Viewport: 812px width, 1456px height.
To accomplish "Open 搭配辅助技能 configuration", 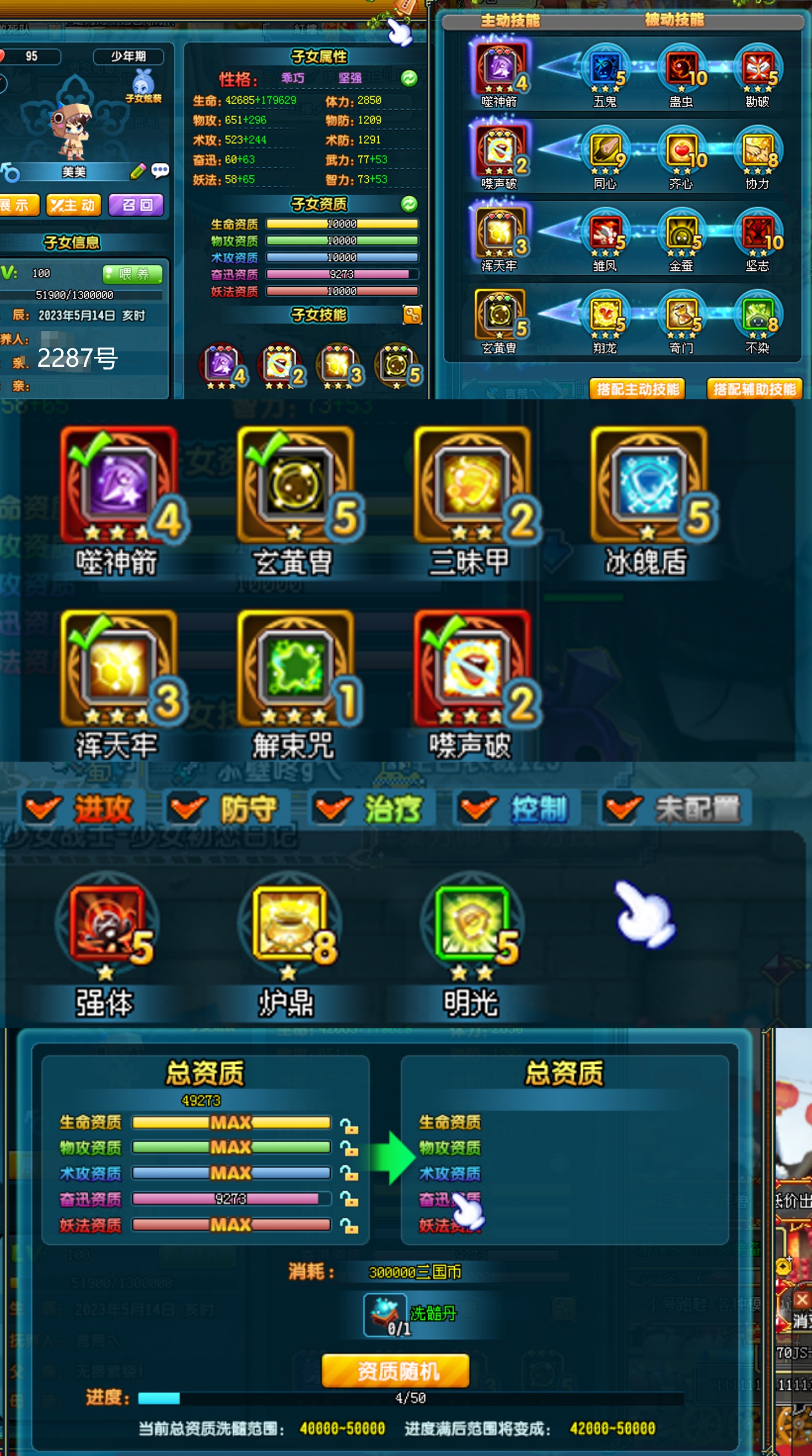I will pos(754,389).
